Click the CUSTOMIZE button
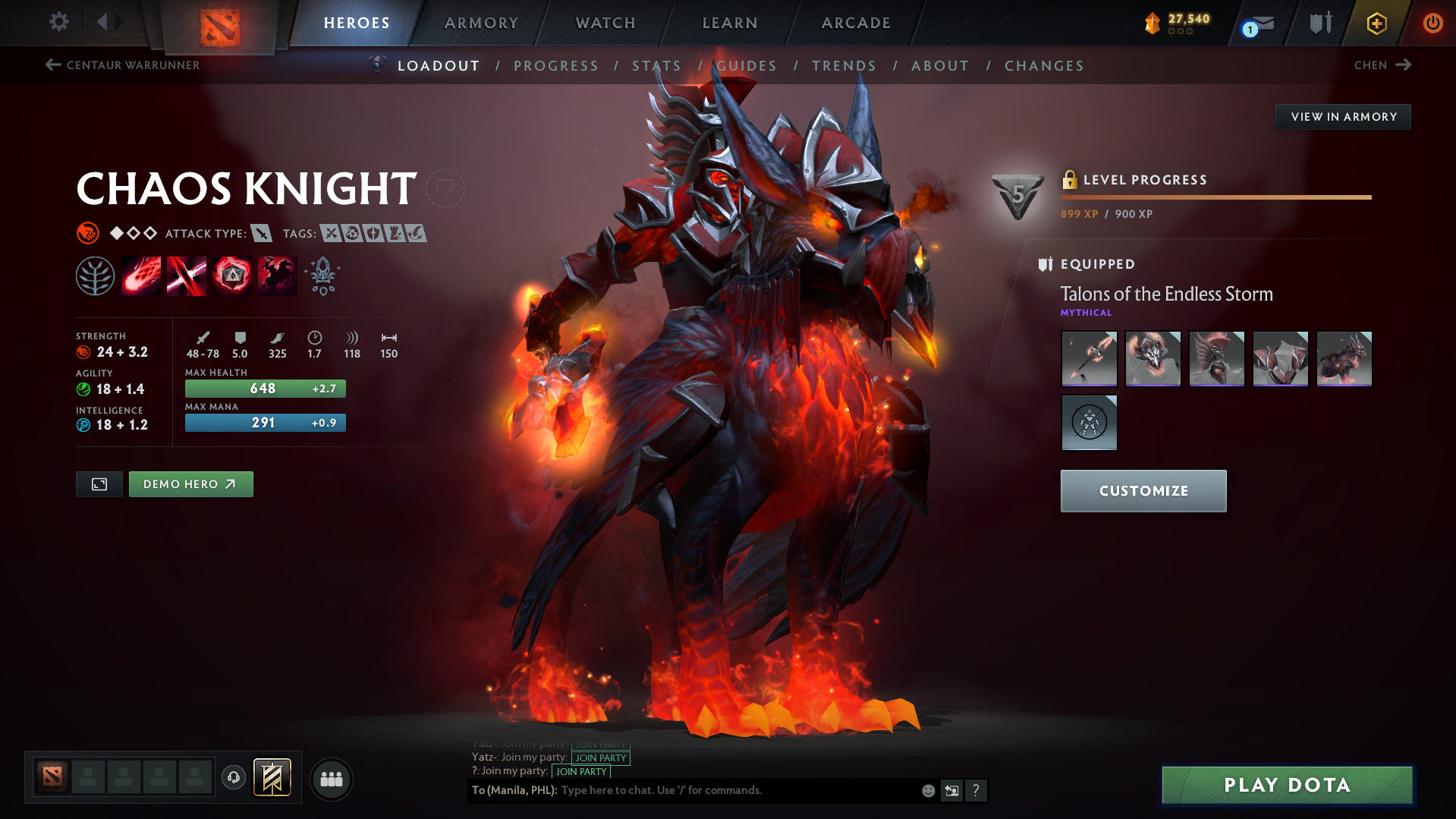 click(1143, 490)
